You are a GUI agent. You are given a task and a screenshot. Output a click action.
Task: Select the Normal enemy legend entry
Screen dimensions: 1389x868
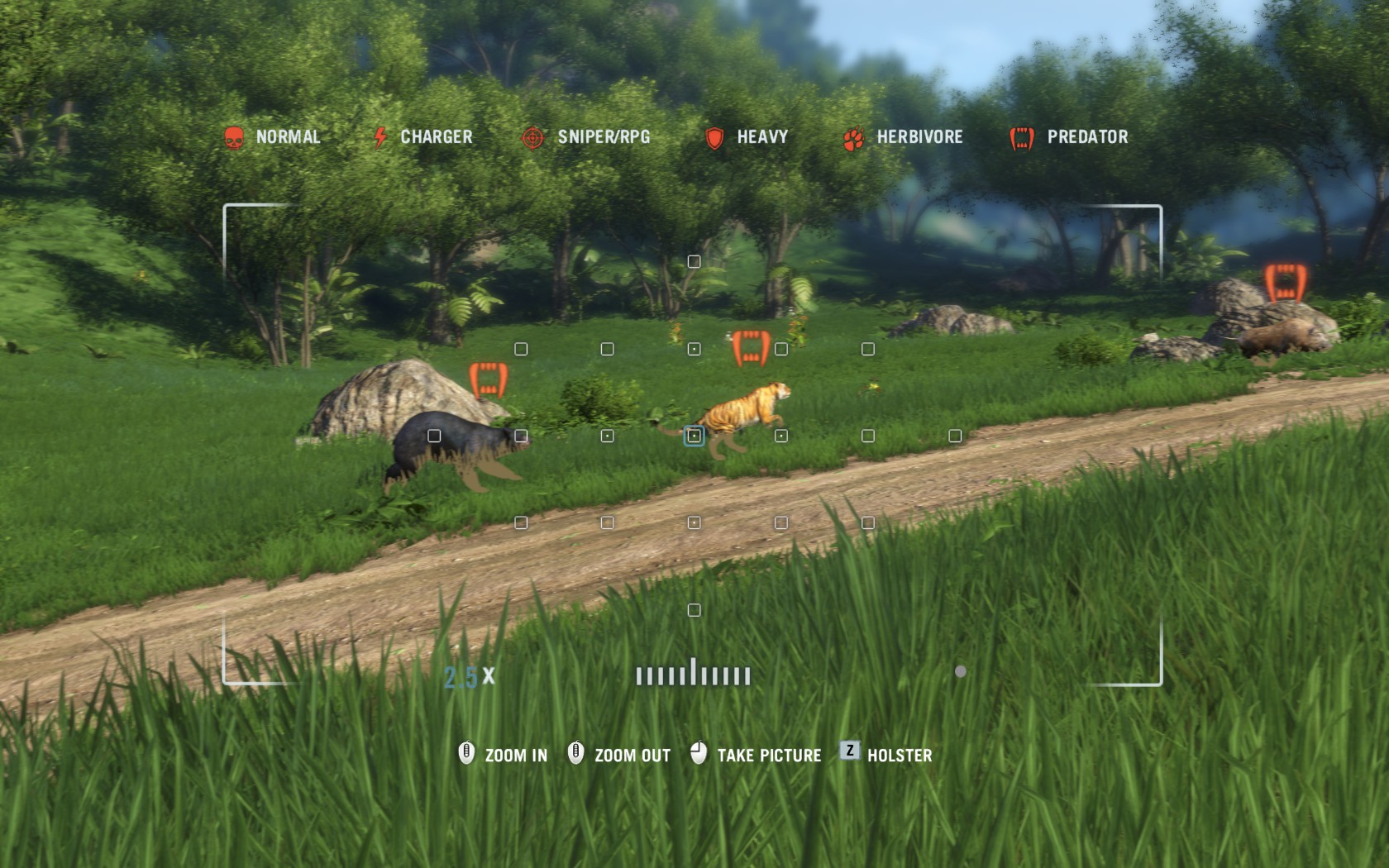point(272,137)
